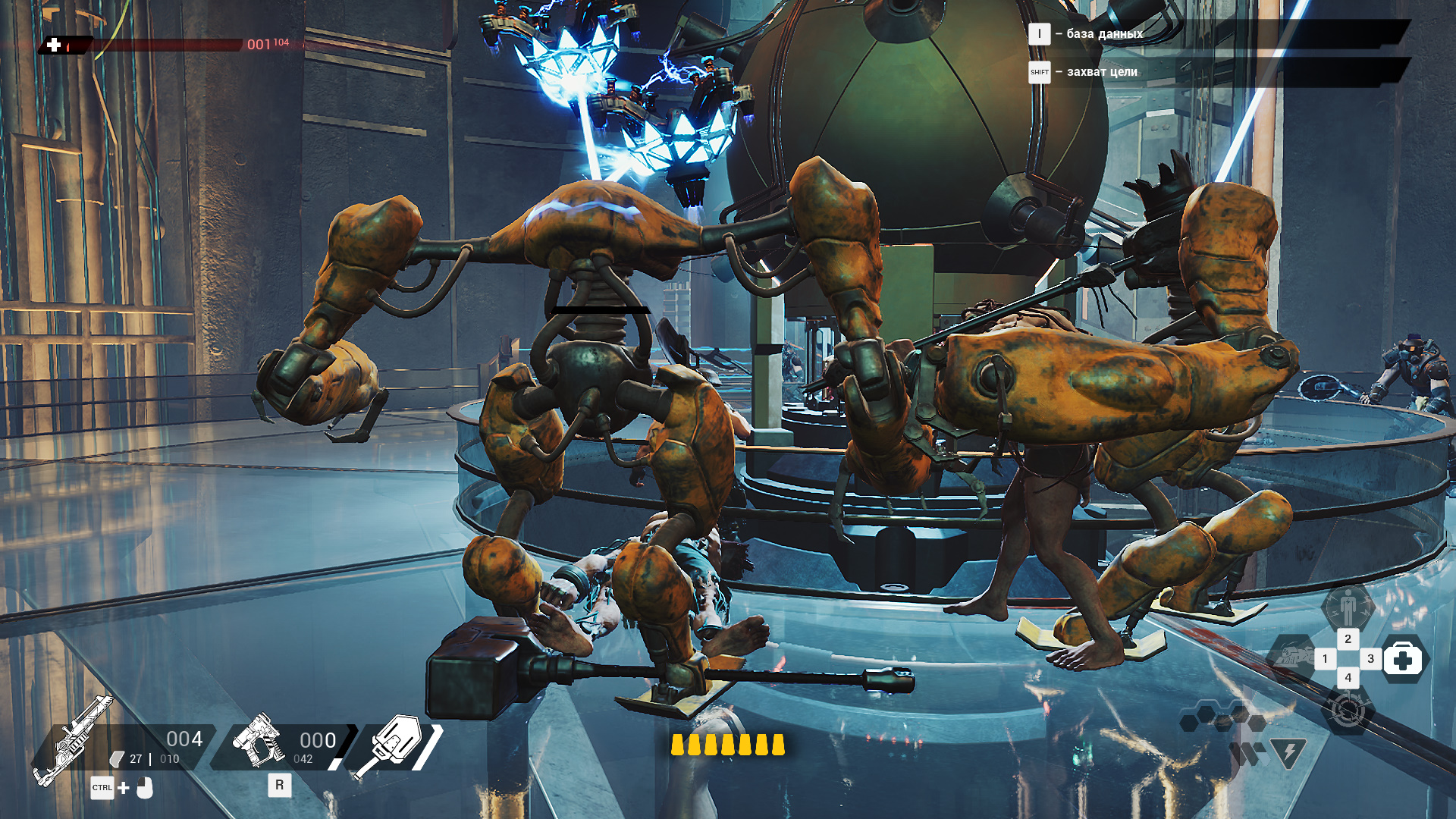
Task: Click the lightning bolt triangle icon
Action: 1288,752
